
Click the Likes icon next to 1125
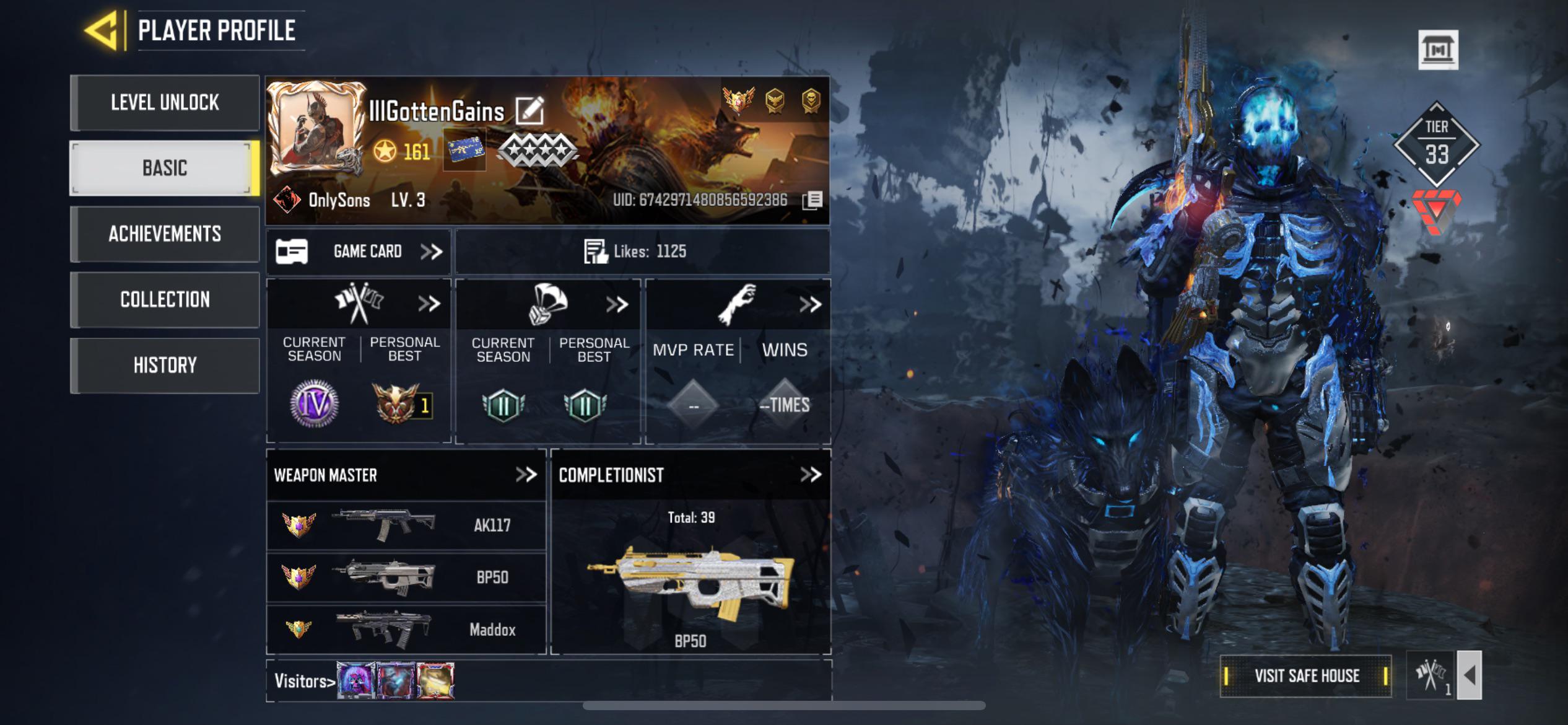click(x=596, y=250)
